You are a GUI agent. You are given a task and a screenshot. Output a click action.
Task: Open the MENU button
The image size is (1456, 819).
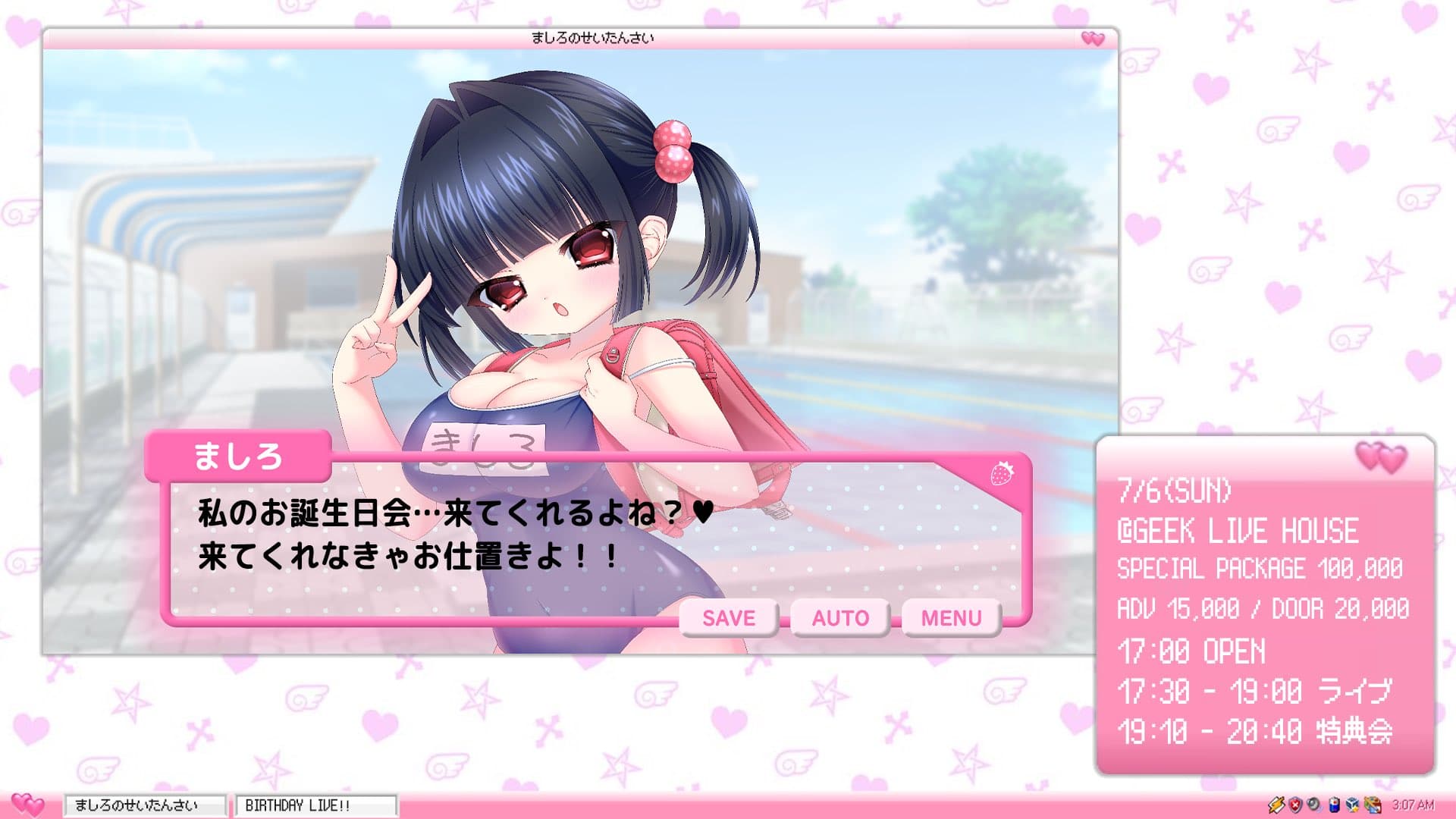[951, 618]
